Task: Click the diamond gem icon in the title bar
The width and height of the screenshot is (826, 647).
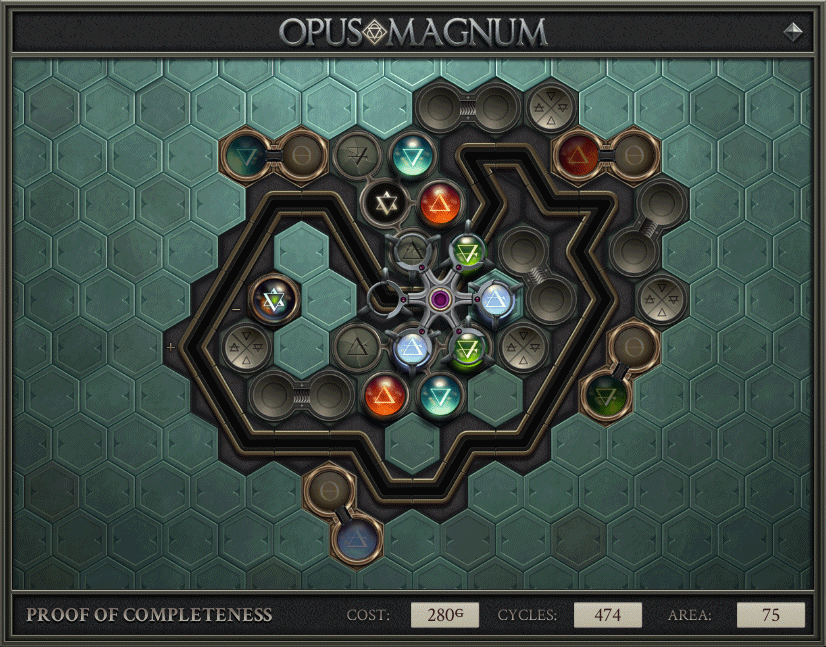Action: pos(794,31)
